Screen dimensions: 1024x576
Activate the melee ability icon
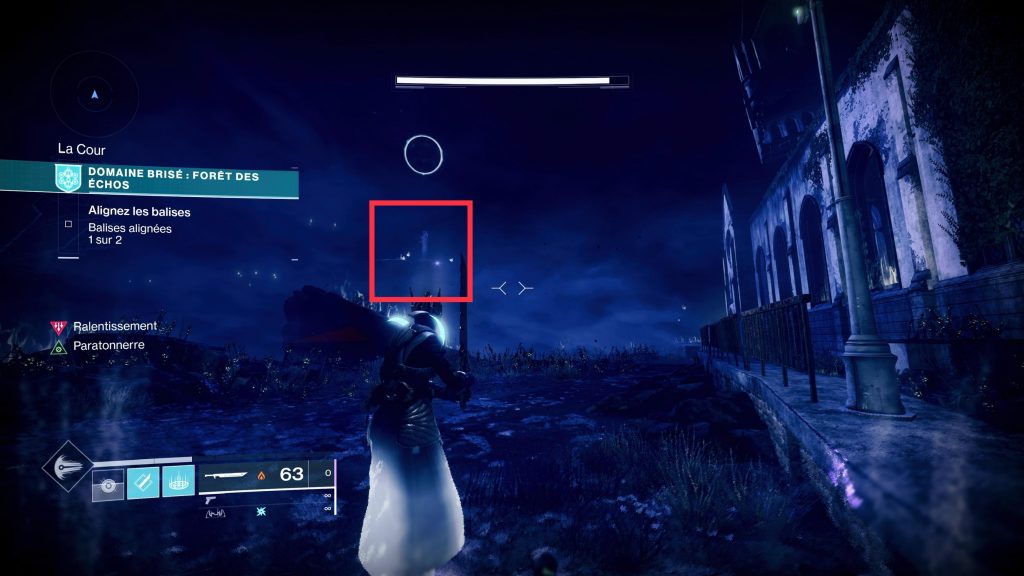pyautogui.click(x=143, y=483)
